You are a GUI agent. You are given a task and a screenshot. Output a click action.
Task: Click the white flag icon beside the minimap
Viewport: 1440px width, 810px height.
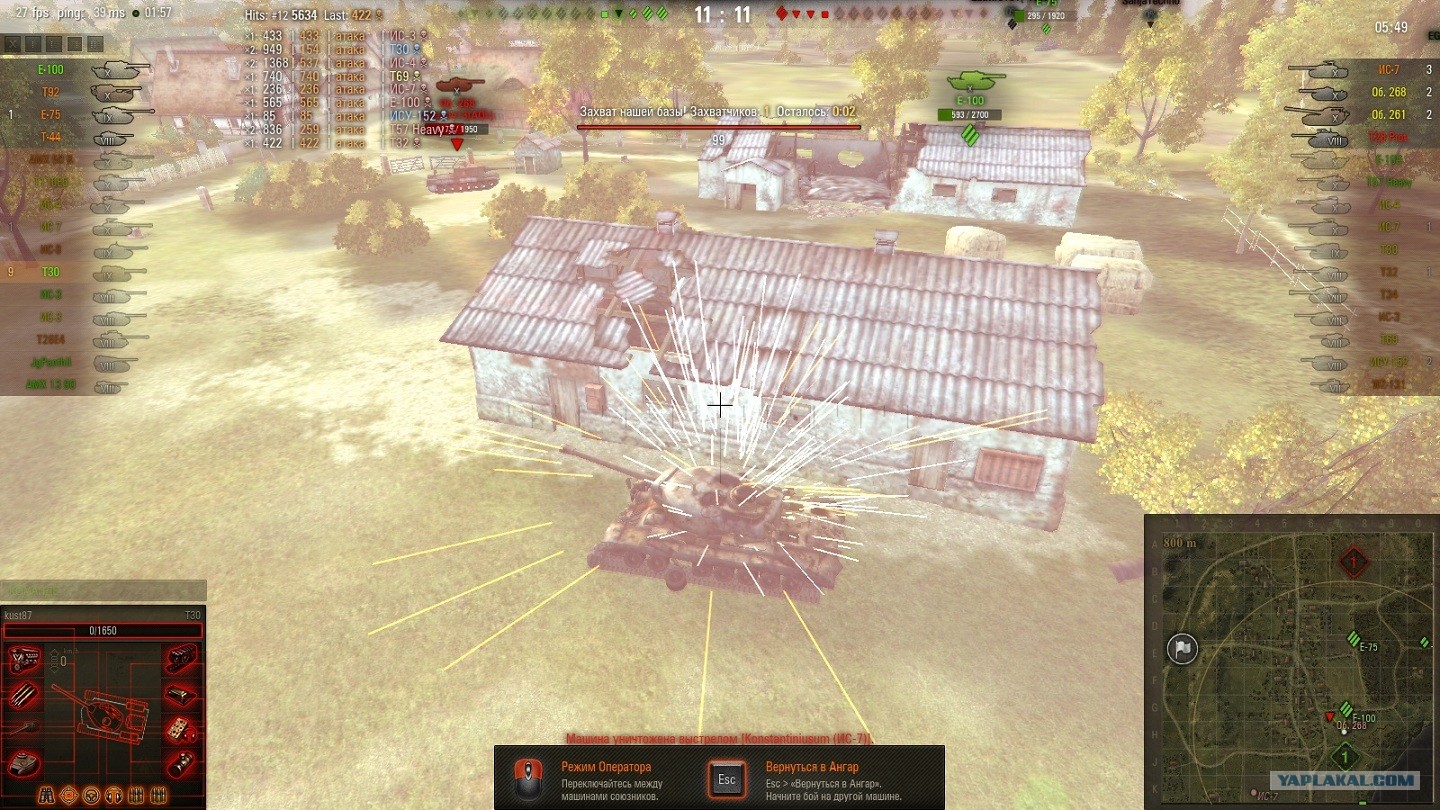[1182, 649]
